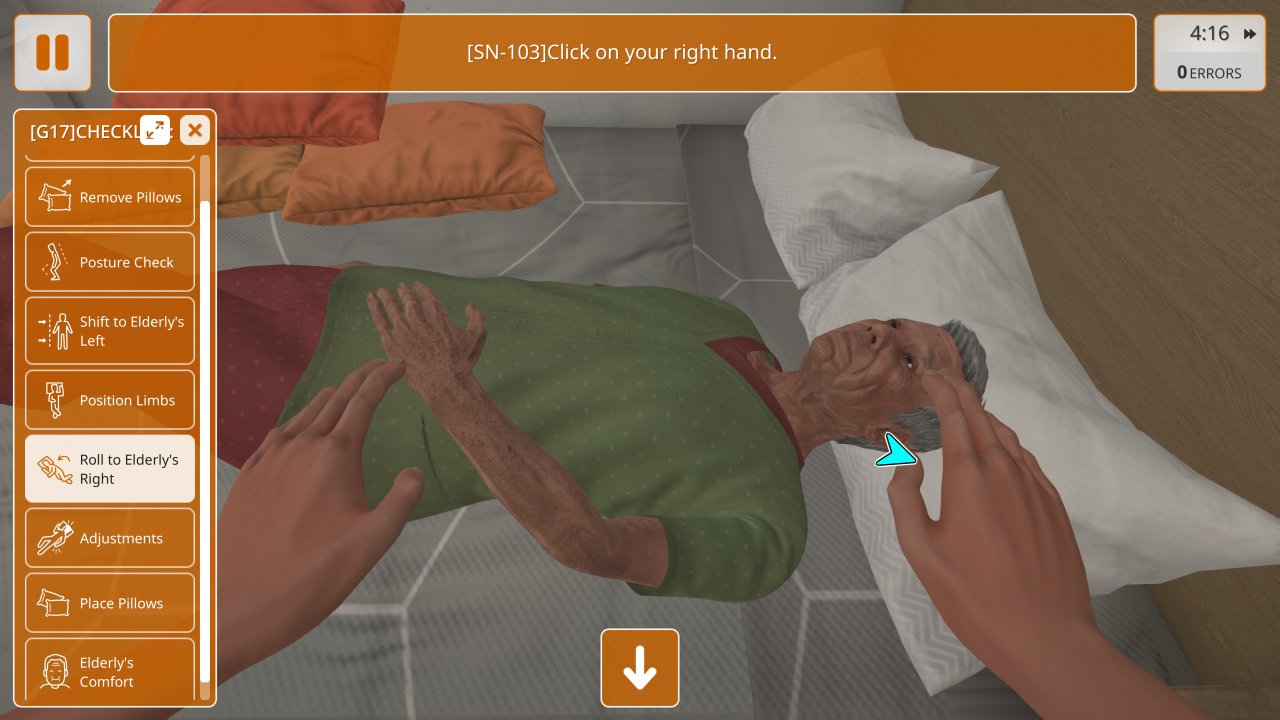
Task: Choose the Elderly's Comfort step
Action: click(x=110, y=670)
